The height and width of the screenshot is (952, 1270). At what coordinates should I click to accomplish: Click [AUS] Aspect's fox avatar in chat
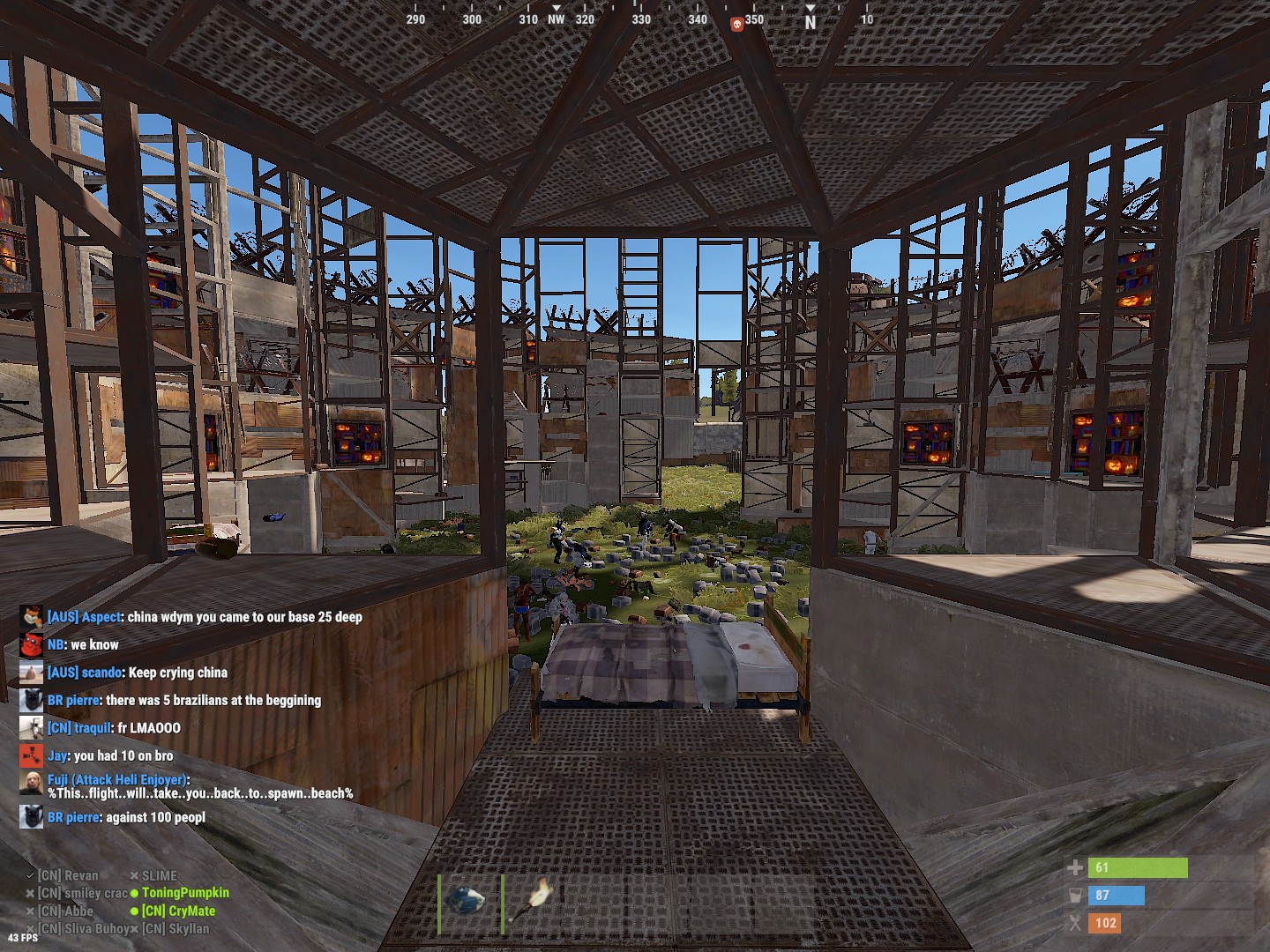31,617
